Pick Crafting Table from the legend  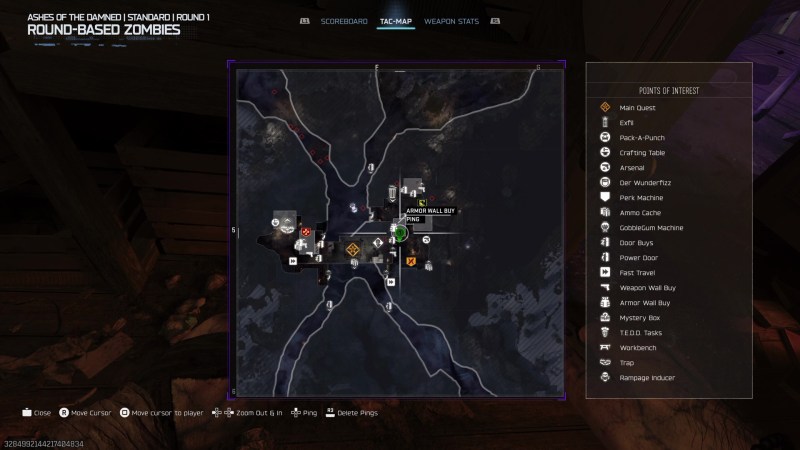tap(642, 152)
